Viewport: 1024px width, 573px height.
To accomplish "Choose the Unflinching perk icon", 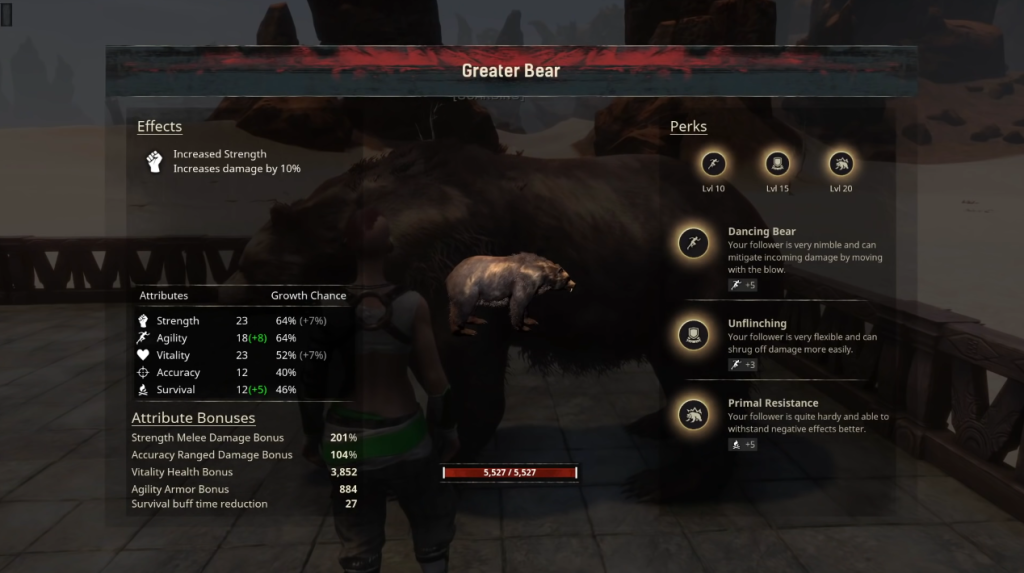I will click(x=693, y=335).
